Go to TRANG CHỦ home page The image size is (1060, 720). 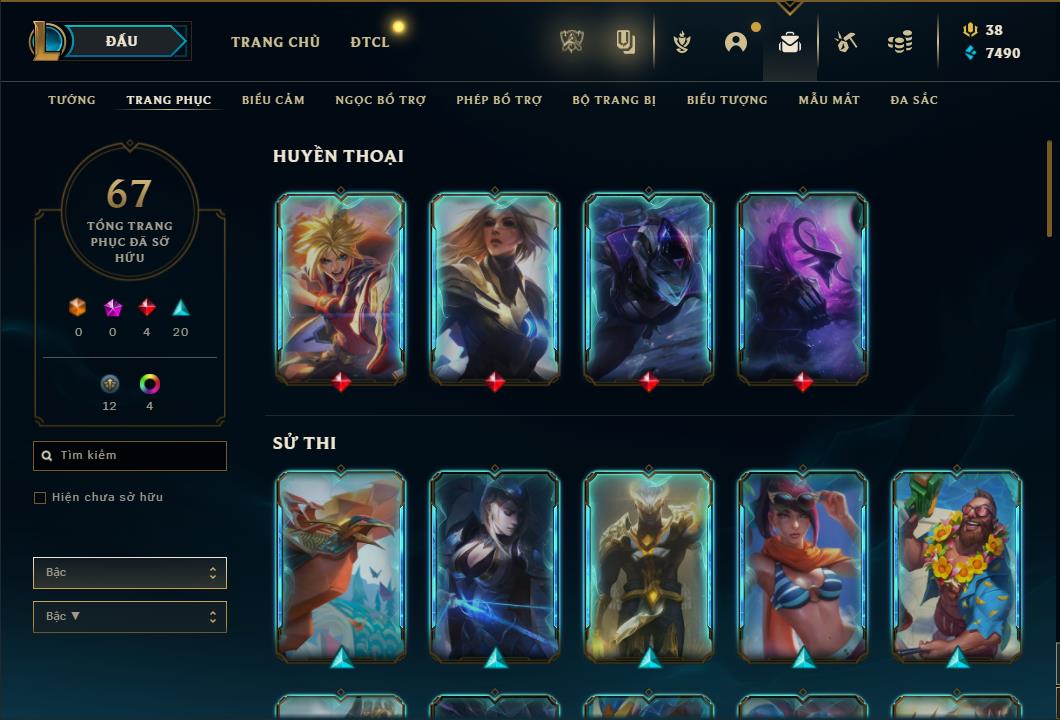point(275,42)
